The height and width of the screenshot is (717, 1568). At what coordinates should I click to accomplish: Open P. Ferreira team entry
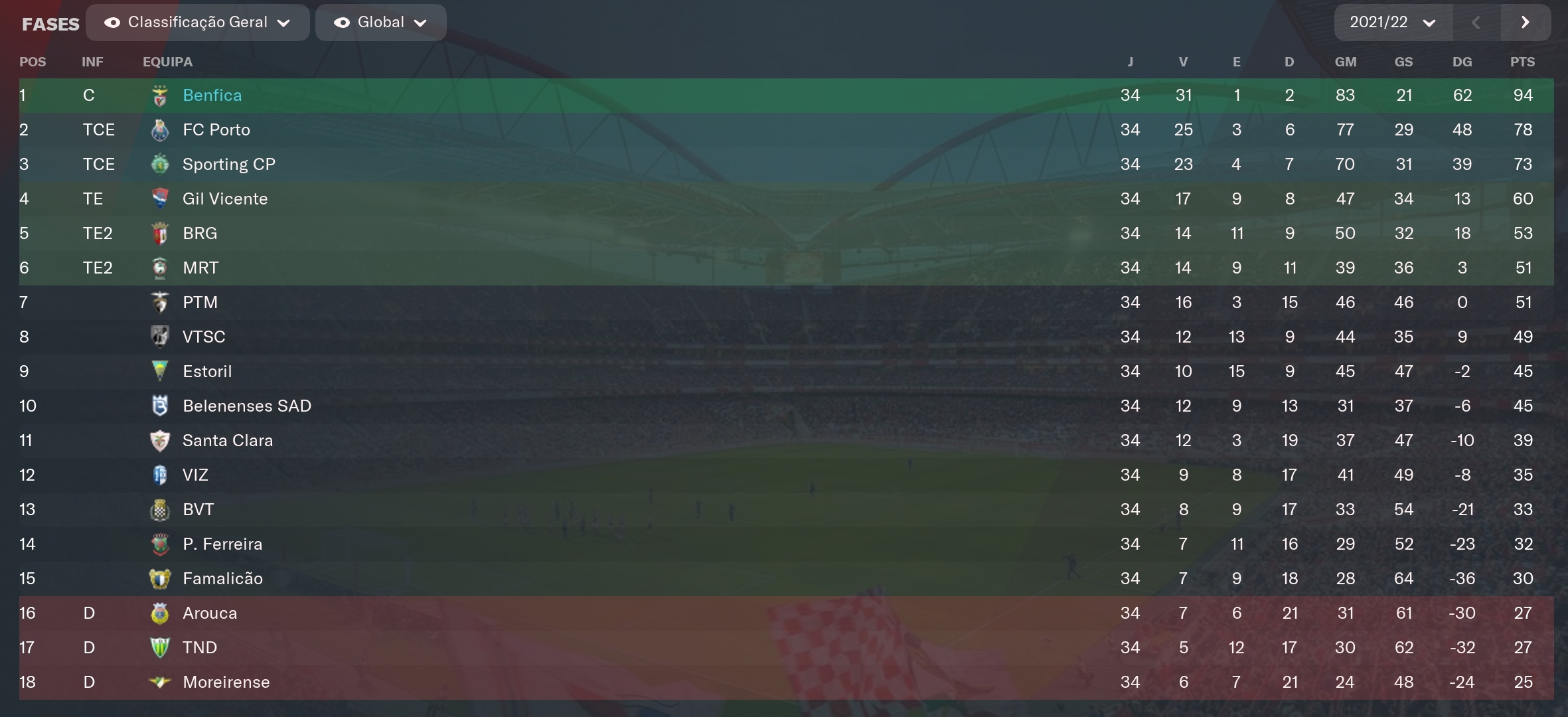pyautogui.click(x=222, y=544)
